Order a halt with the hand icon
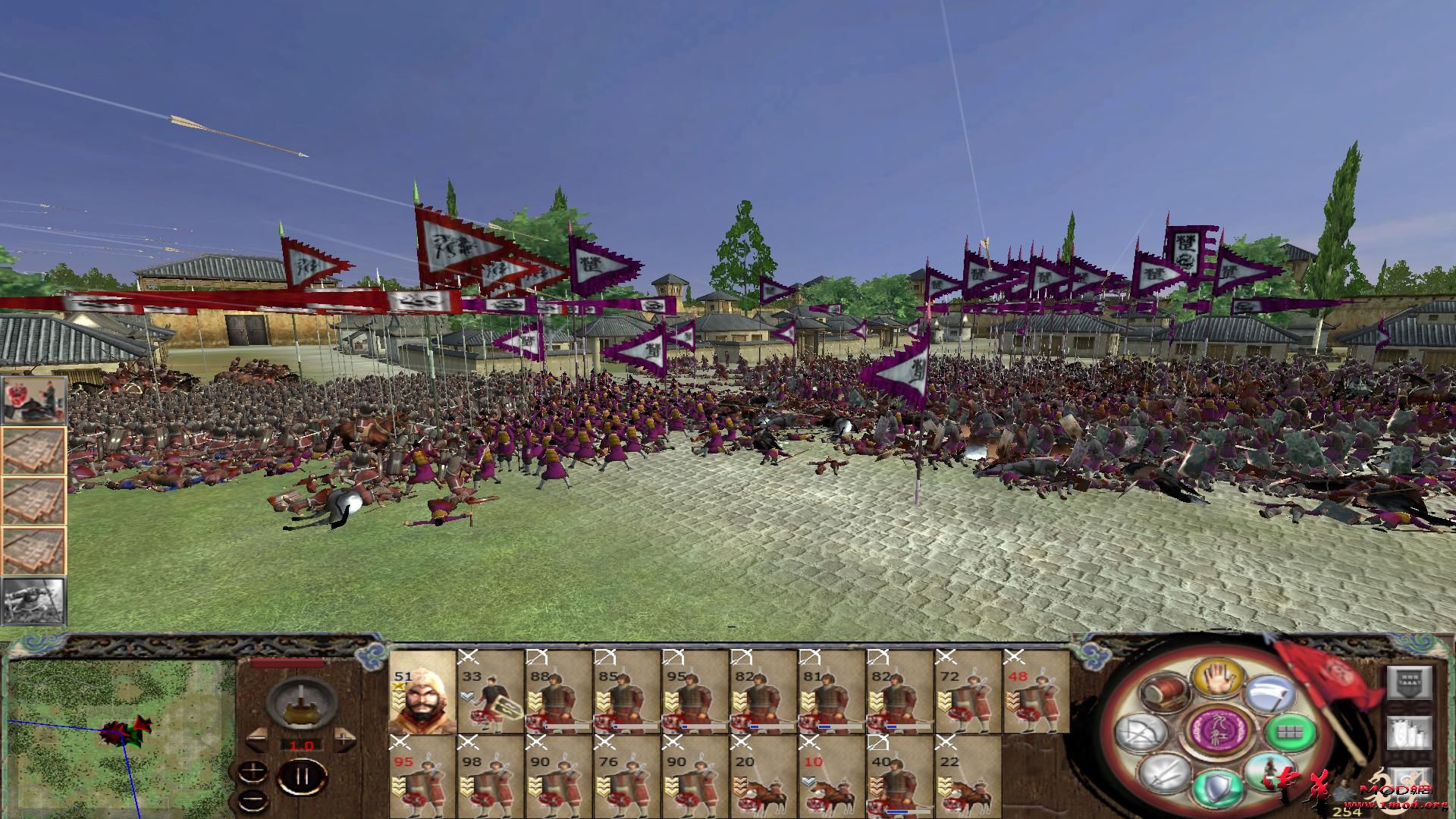The height and width of the screenshot is (819, 1456). 1216,679
